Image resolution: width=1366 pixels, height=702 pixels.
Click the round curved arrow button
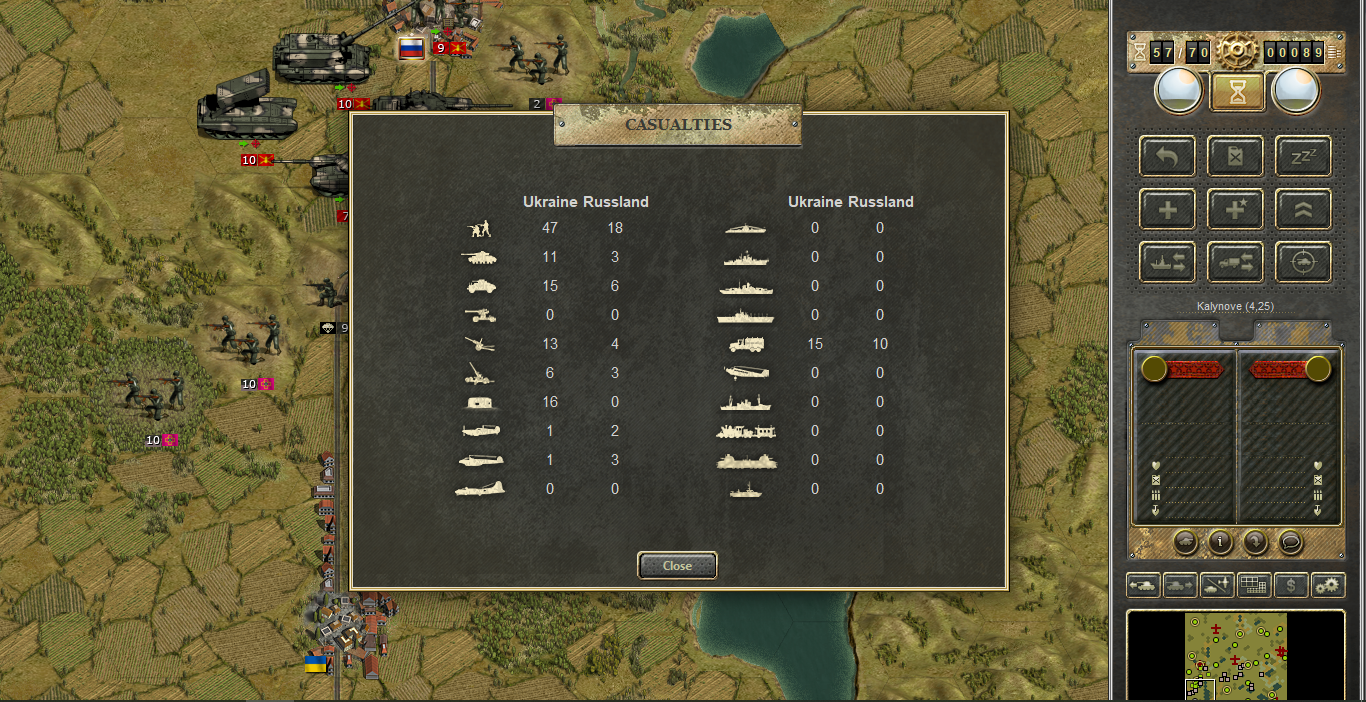pos(1256,542)
